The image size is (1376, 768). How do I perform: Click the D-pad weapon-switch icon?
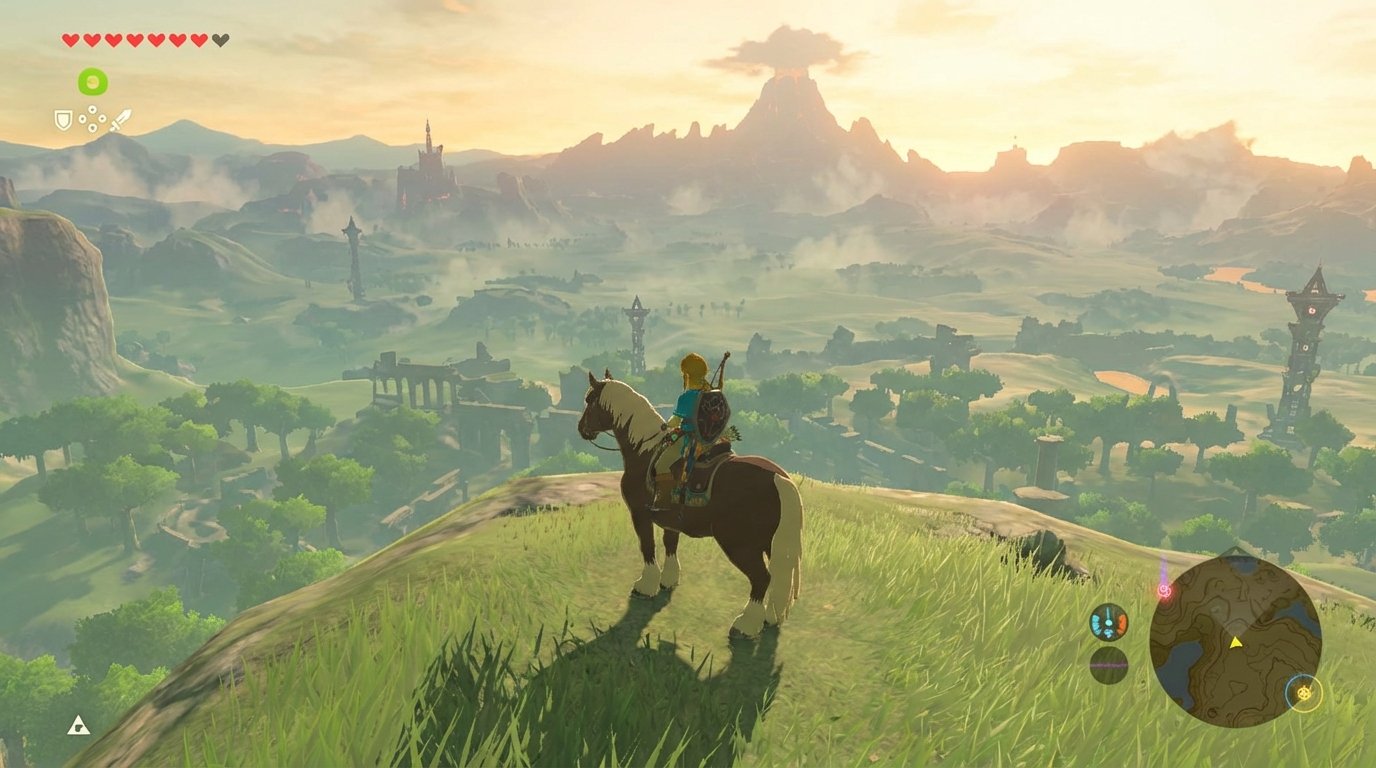92,118
